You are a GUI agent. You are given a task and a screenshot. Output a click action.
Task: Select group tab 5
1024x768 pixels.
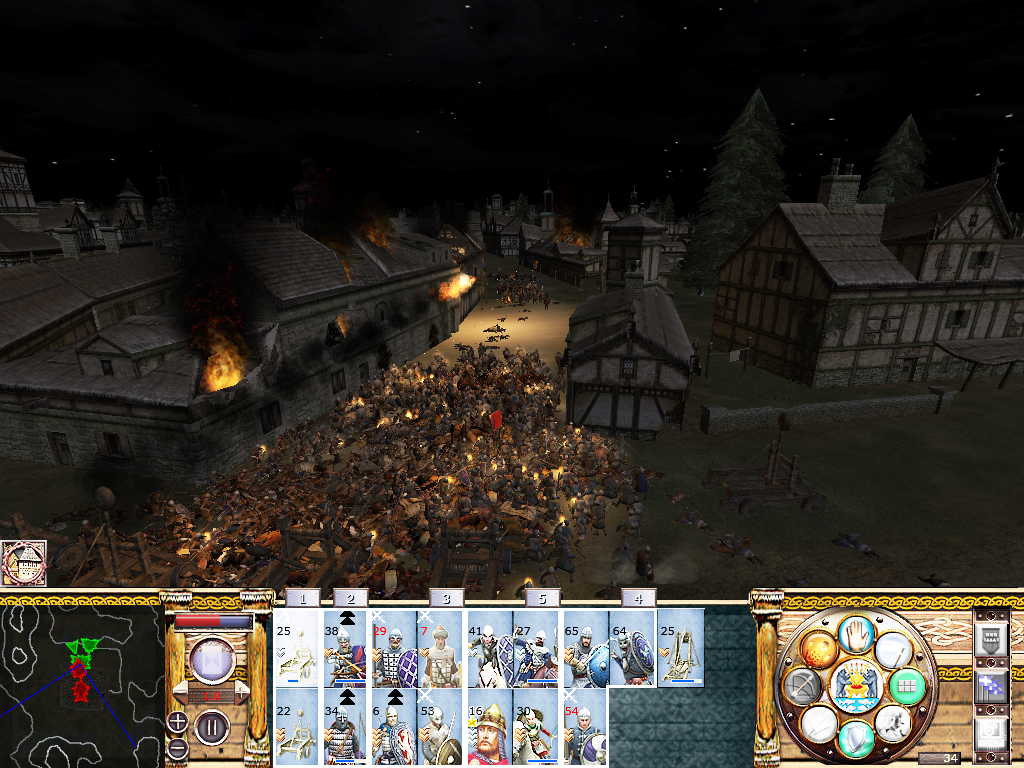pos(542,598)
